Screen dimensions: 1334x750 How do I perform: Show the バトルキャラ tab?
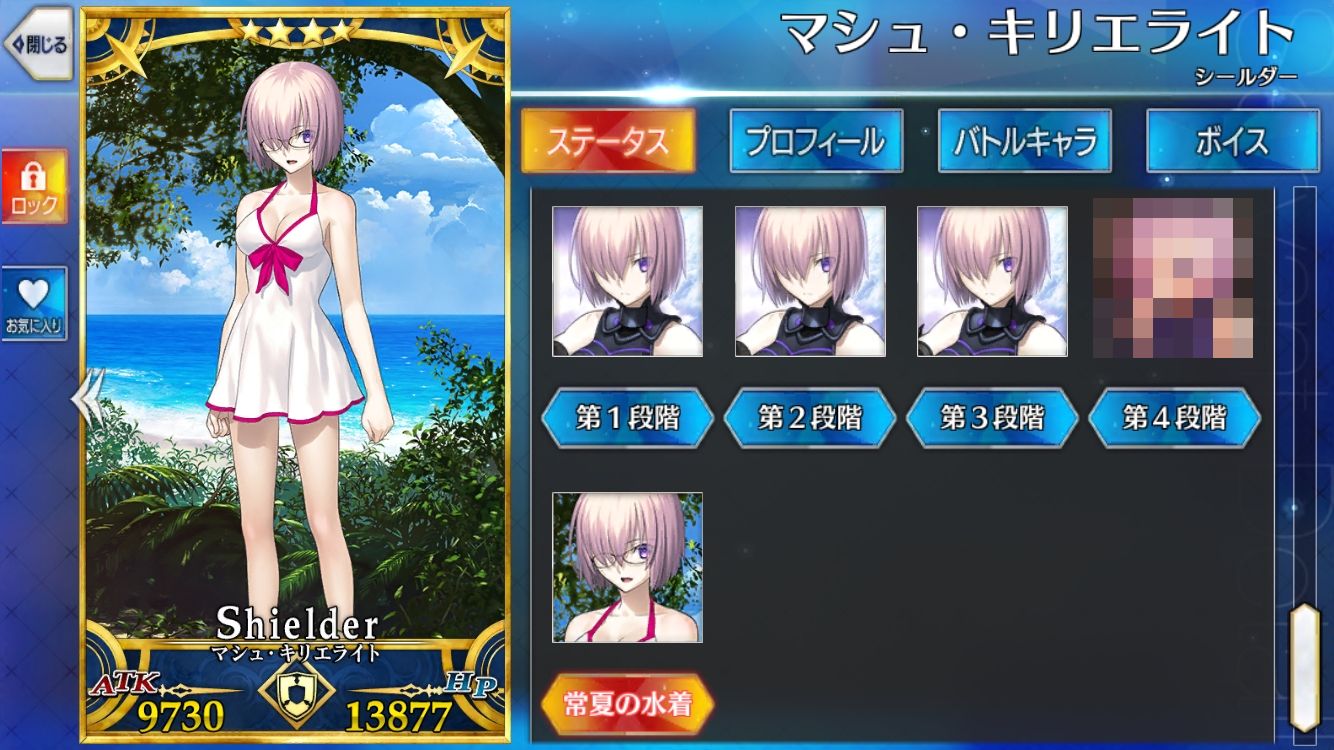(x=1024, y=141)
